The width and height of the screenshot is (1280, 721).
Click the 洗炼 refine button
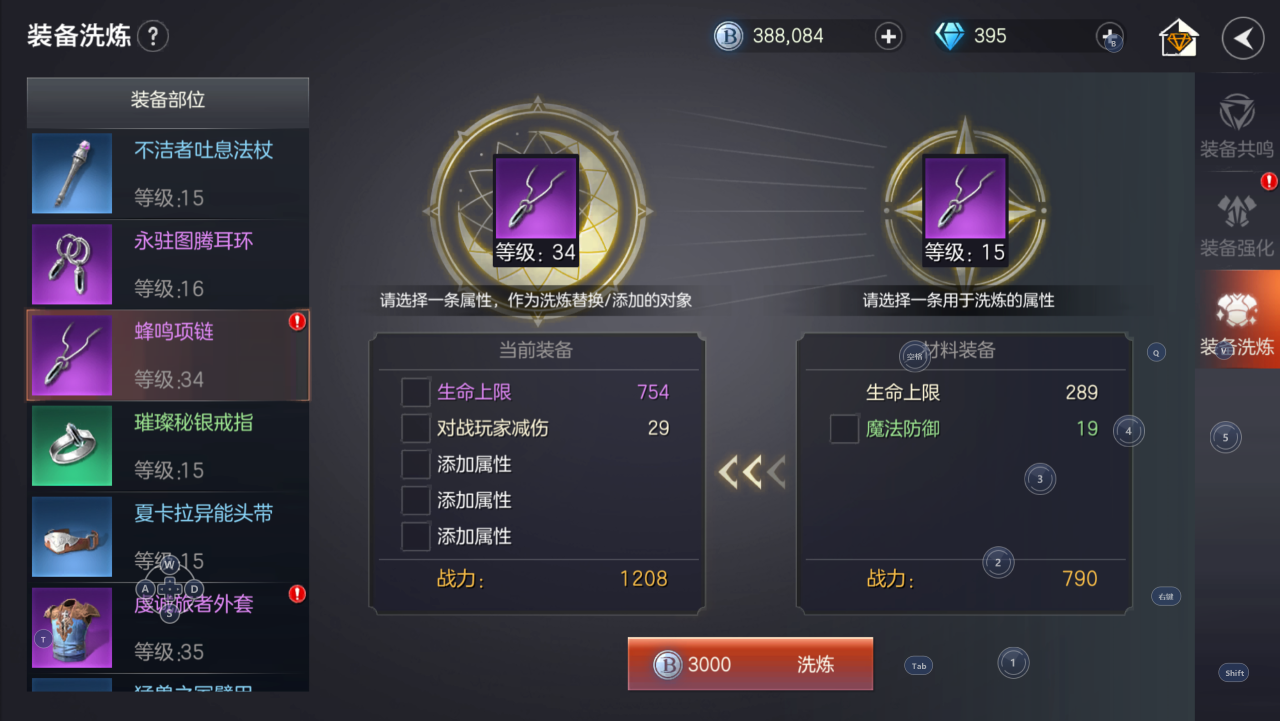click(x=750, y=664)
